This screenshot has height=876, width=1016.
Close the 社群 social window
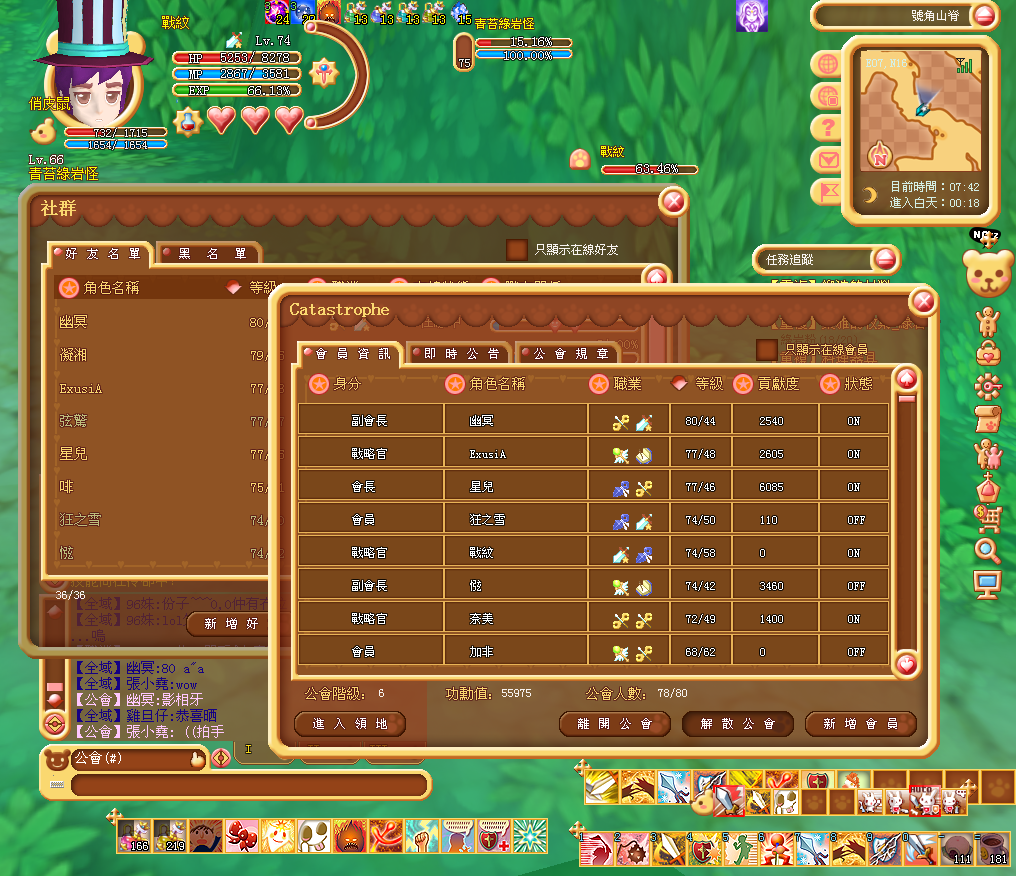click(x=674, y=202)
